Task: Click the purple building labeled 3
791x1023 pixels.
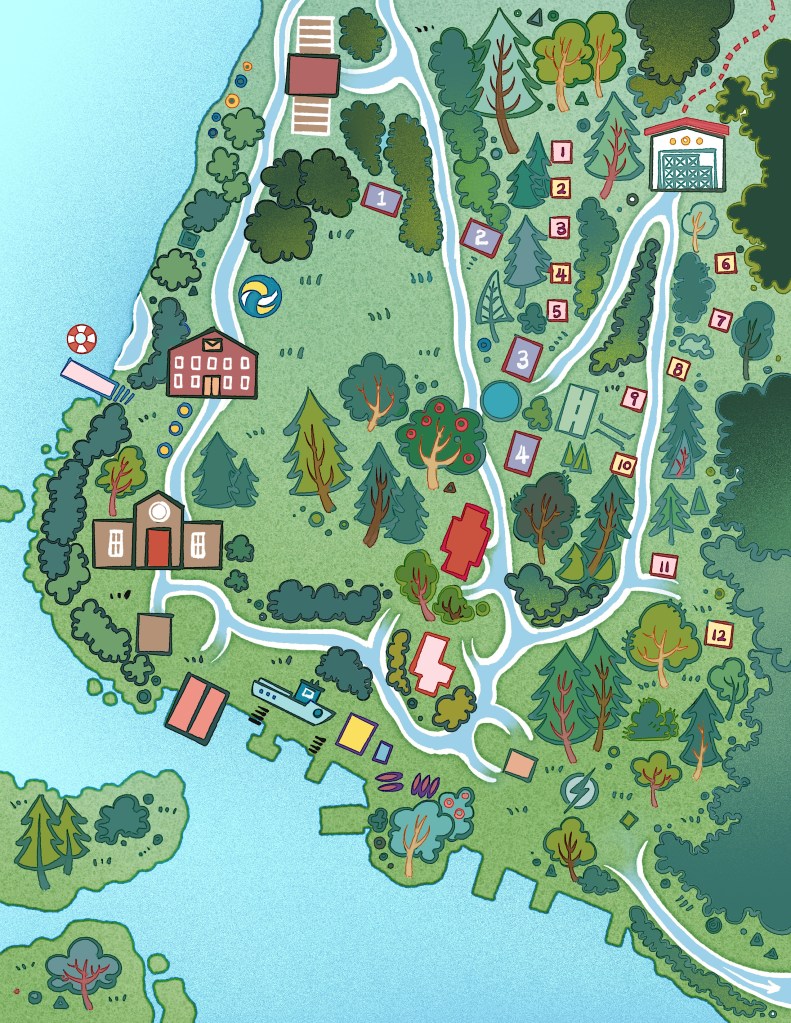Action: tap(522, 357)
